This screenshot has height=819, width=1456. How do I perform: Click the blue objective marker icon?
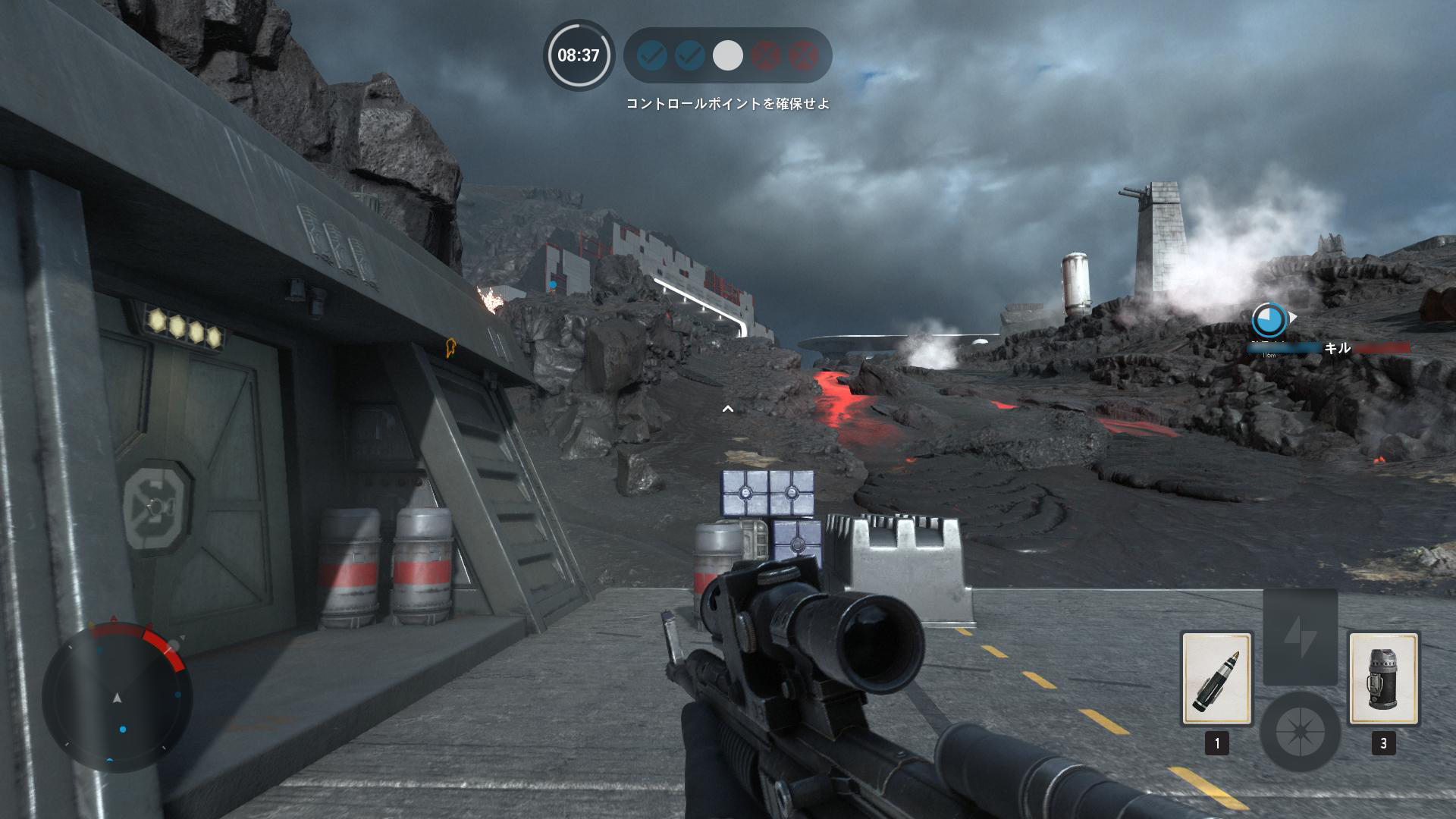(1269, 319)
